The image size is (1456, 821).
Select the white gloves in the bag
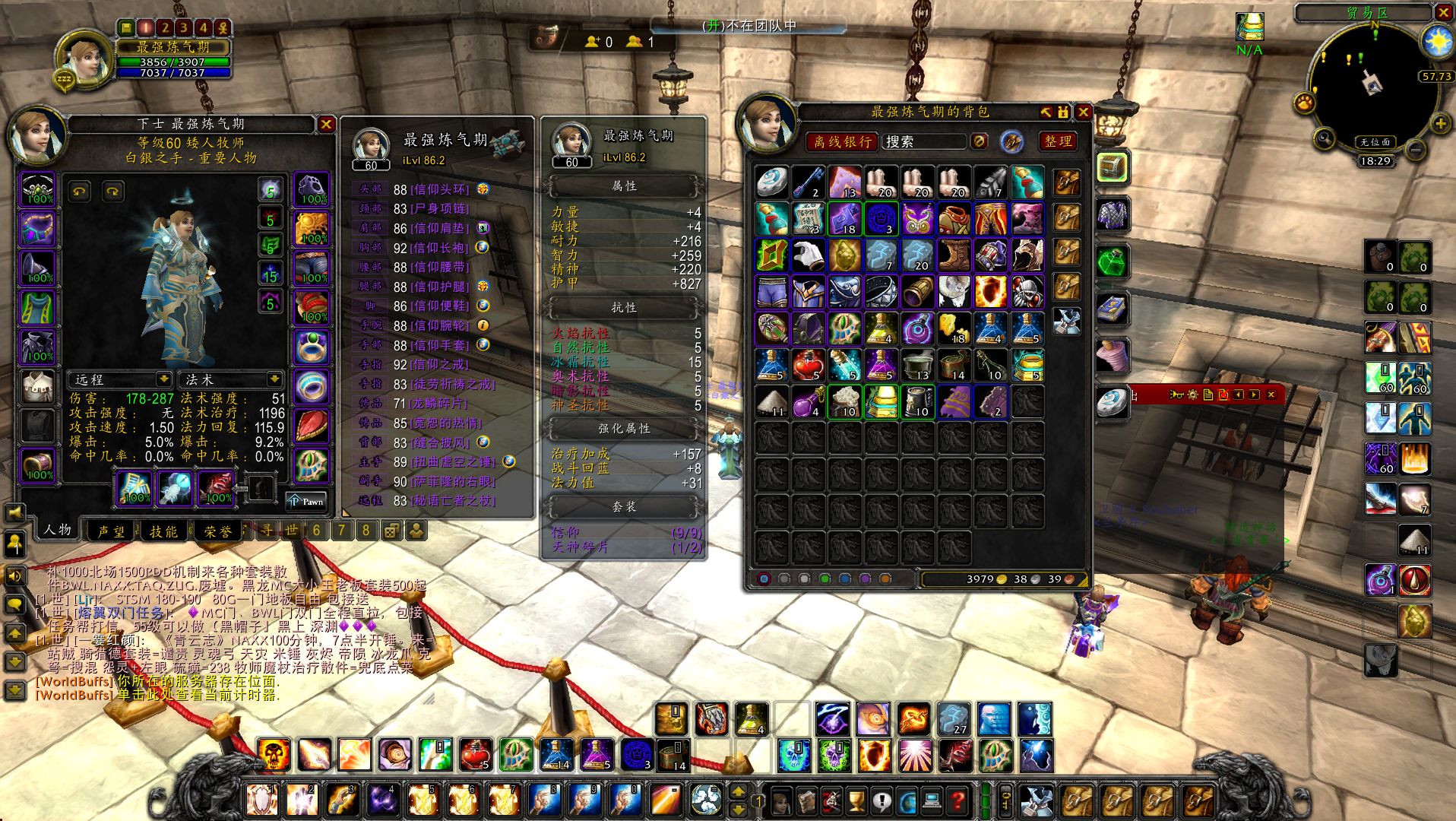tap(809, 256)
